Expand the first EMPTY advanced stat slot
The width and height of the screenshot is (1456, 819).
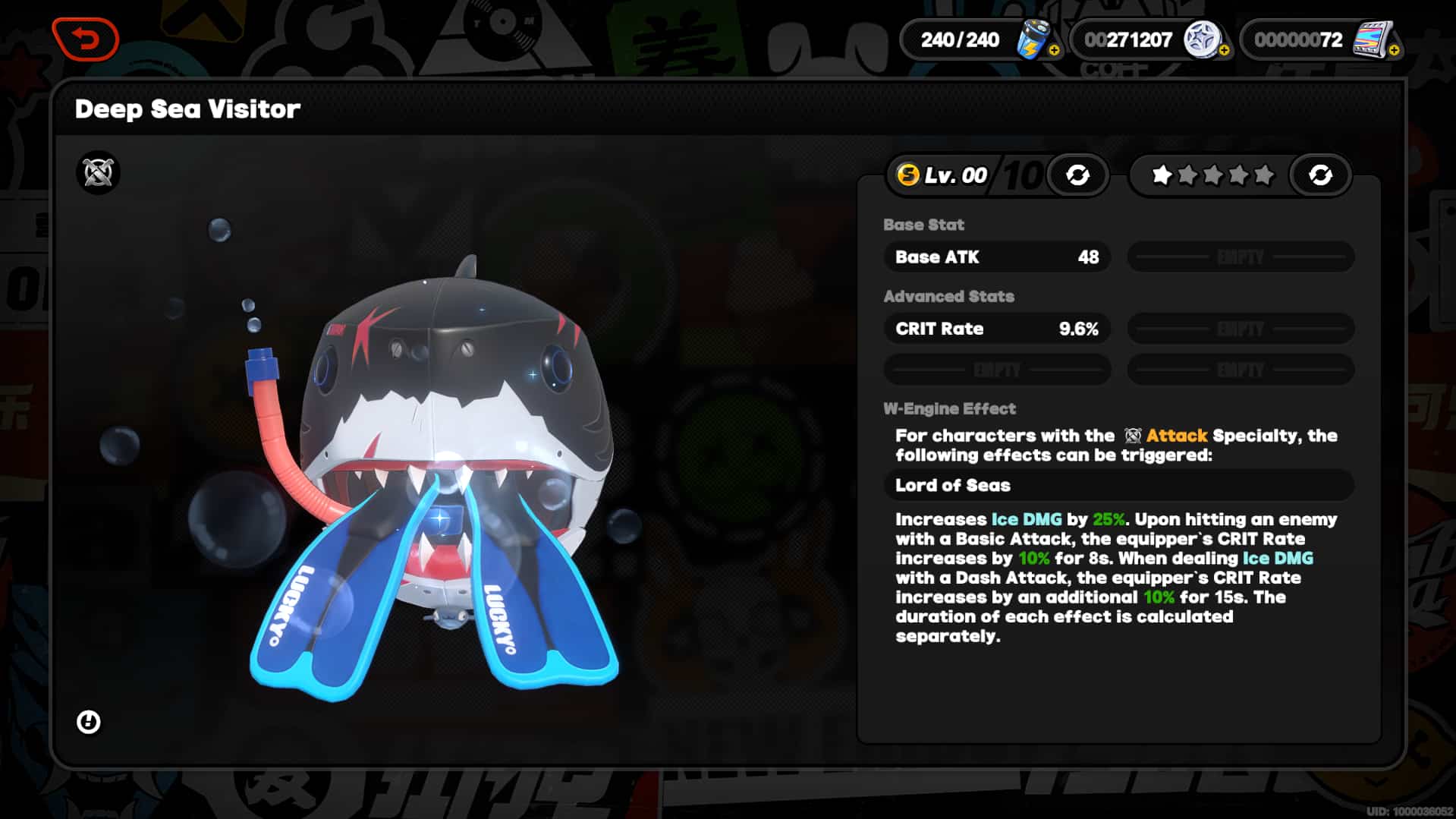(1240, 329)
